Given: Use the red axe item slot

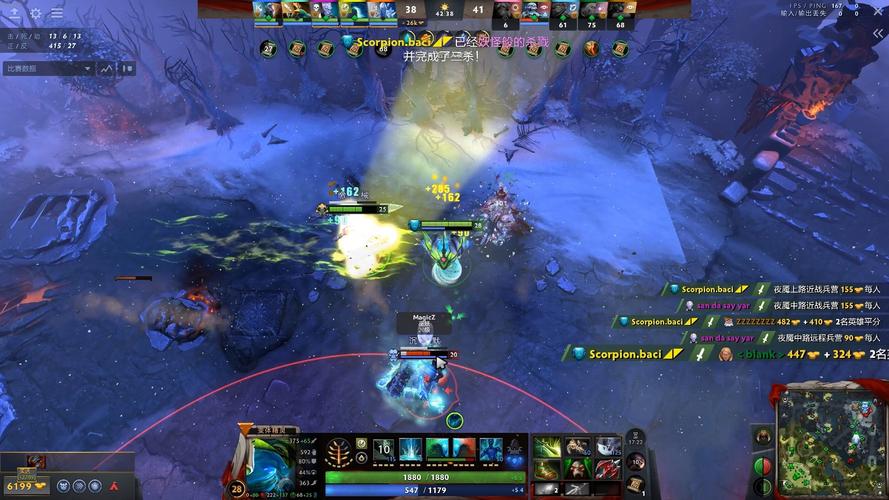Looking at the screenshot, I should click(x=608, y=469).
